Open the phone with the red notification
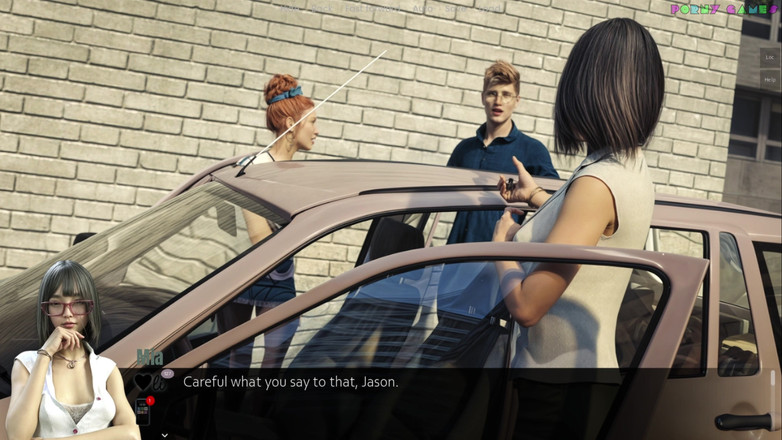 [143, 410]
